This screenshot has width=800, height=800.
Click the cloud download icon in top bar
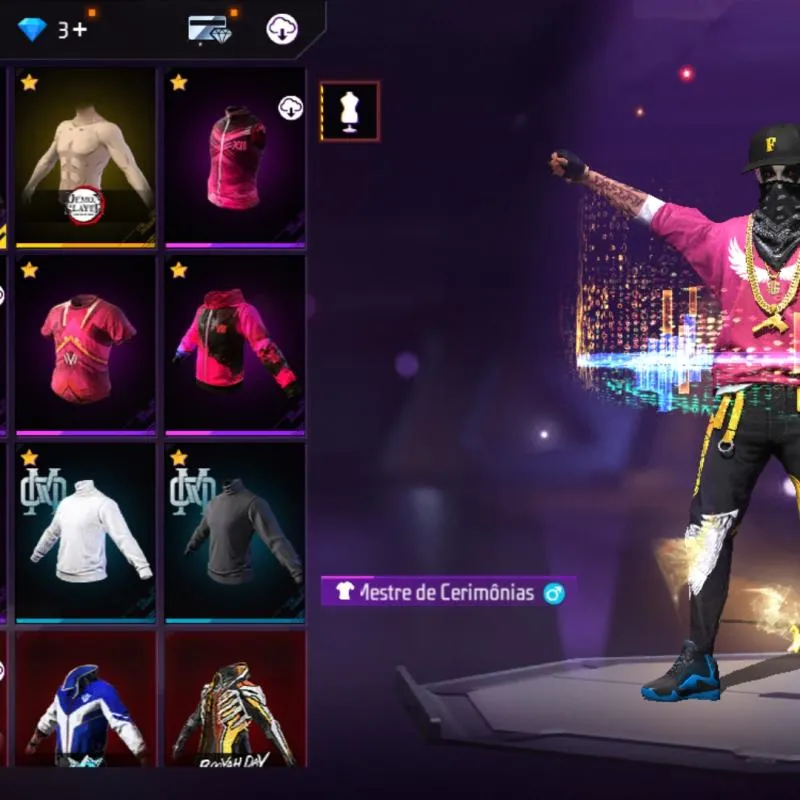282,30
